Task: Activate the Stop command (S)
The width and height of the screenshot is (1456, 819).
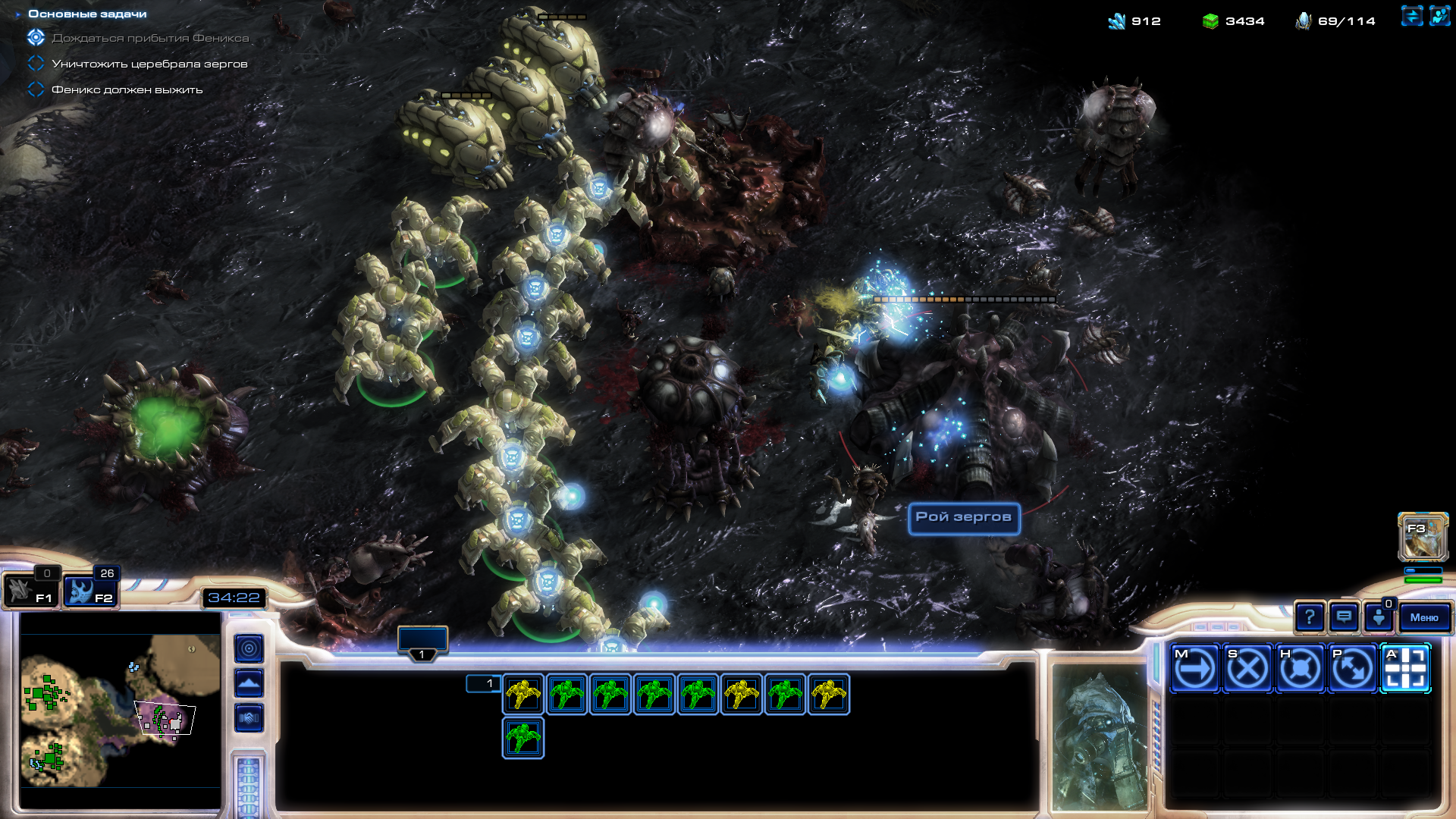Action: coord(1247,669)
